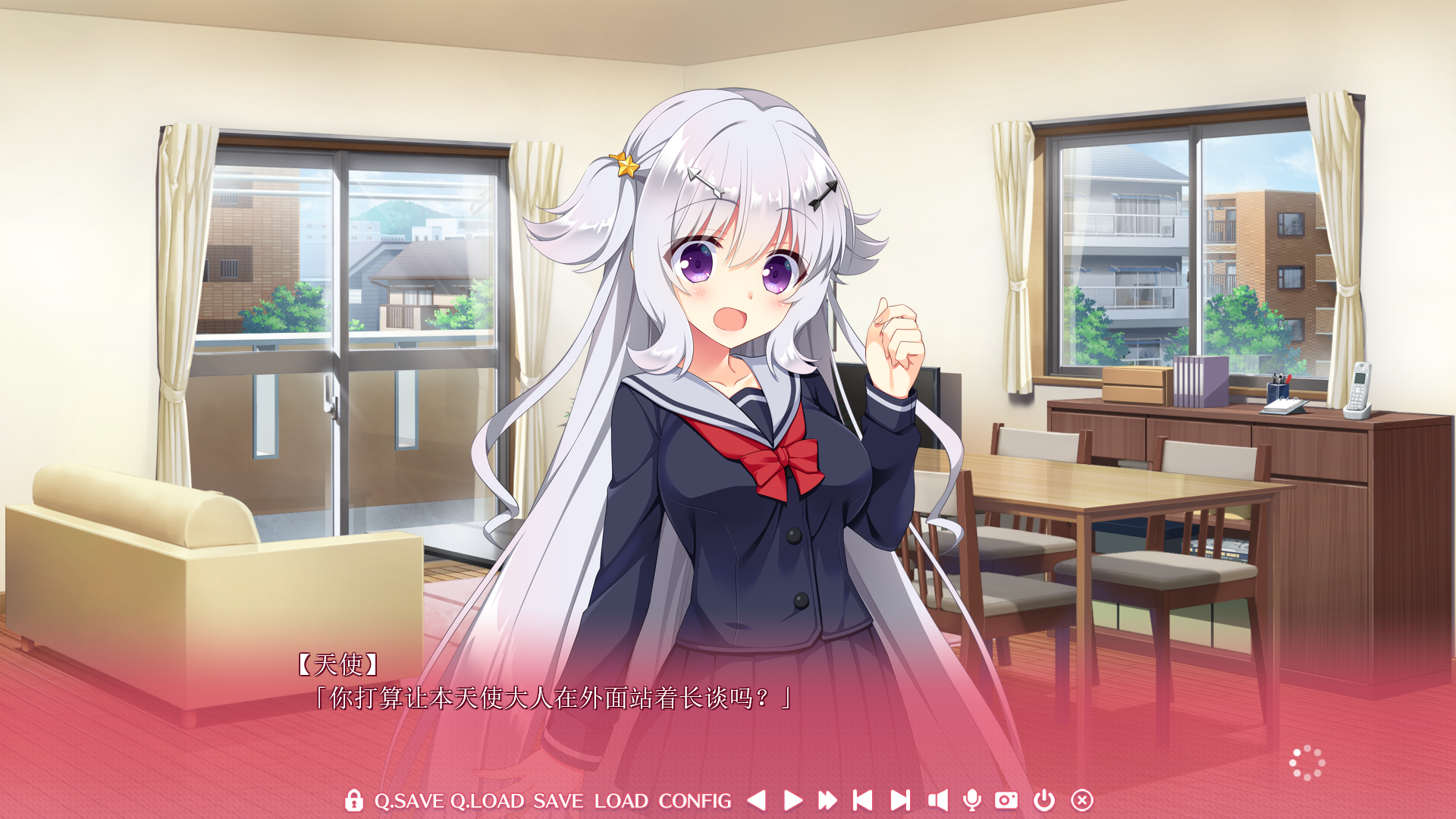Activate skip mode via the fast-forward icon
Viewport: 1456px width, 819px height.
(x=827, y=800)
